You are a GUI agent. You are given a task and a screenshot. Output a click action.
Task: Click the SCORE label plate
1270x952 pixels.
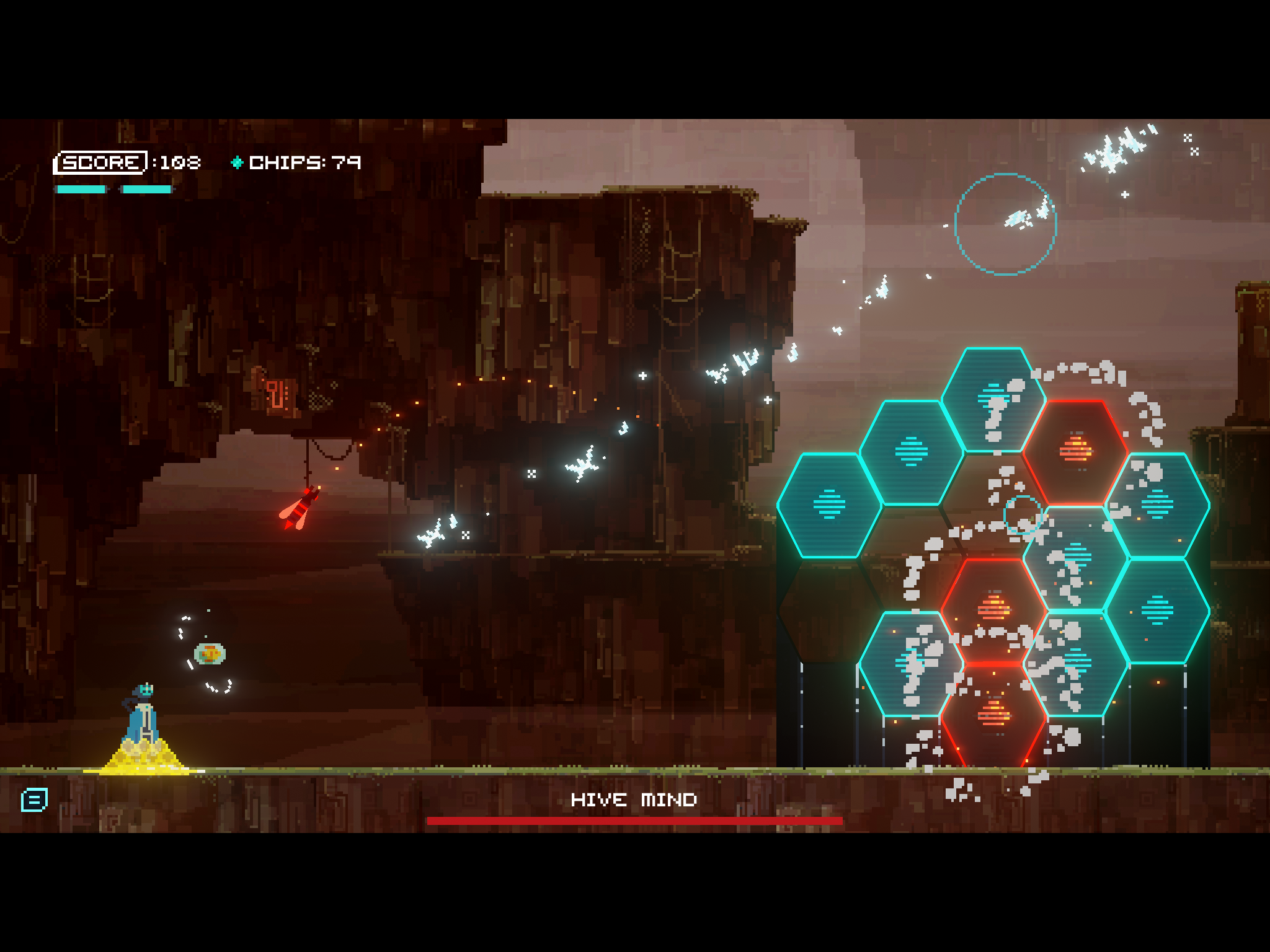pos(101,162)
